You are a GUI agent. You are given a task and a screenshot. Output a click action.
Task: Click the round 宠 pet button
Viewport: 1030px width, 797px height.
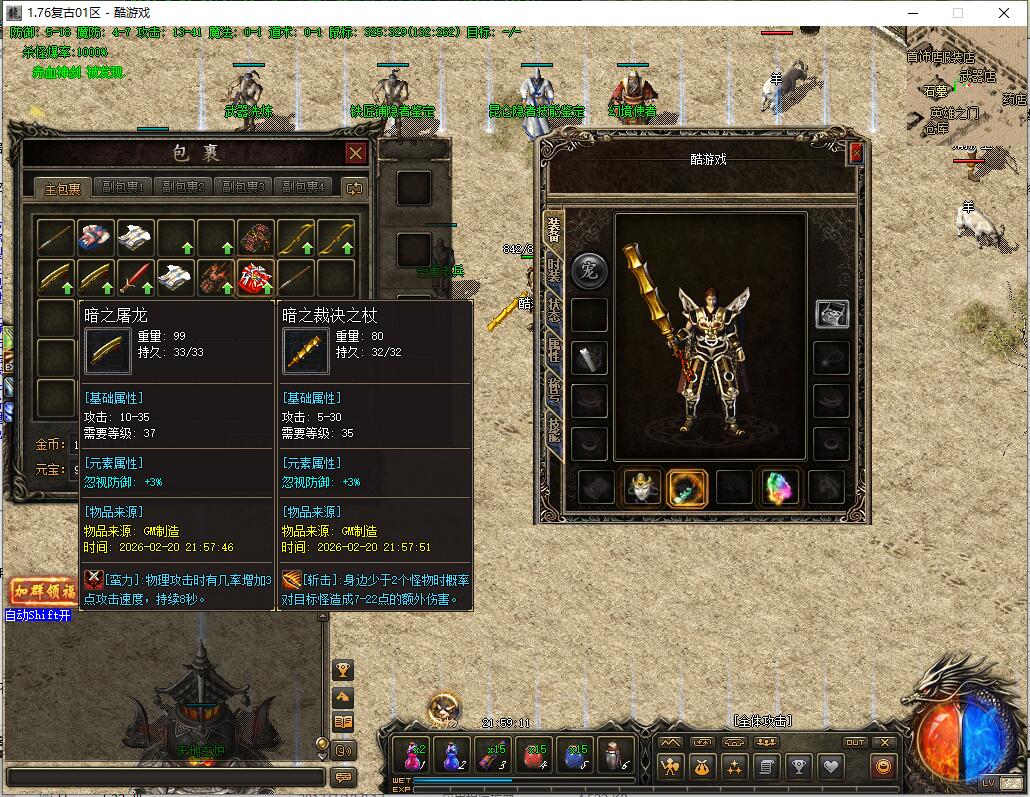(589, 270)
